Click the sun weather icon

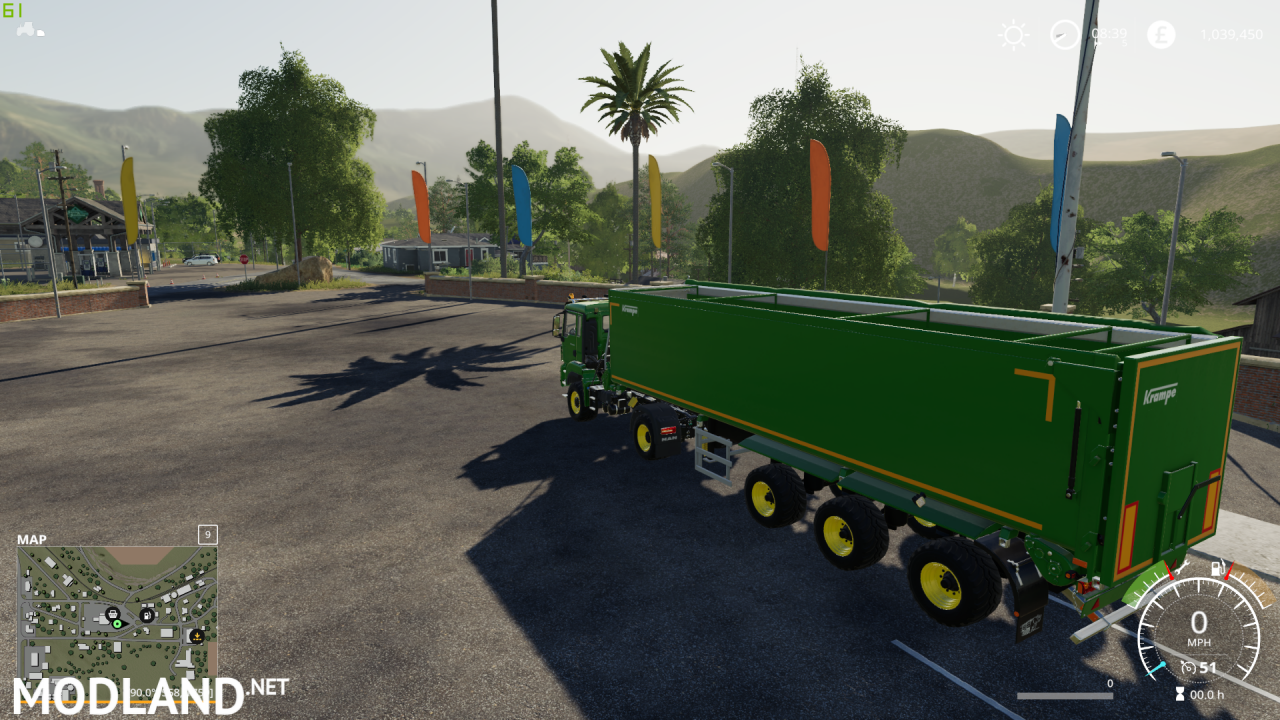pos(1012,34)
